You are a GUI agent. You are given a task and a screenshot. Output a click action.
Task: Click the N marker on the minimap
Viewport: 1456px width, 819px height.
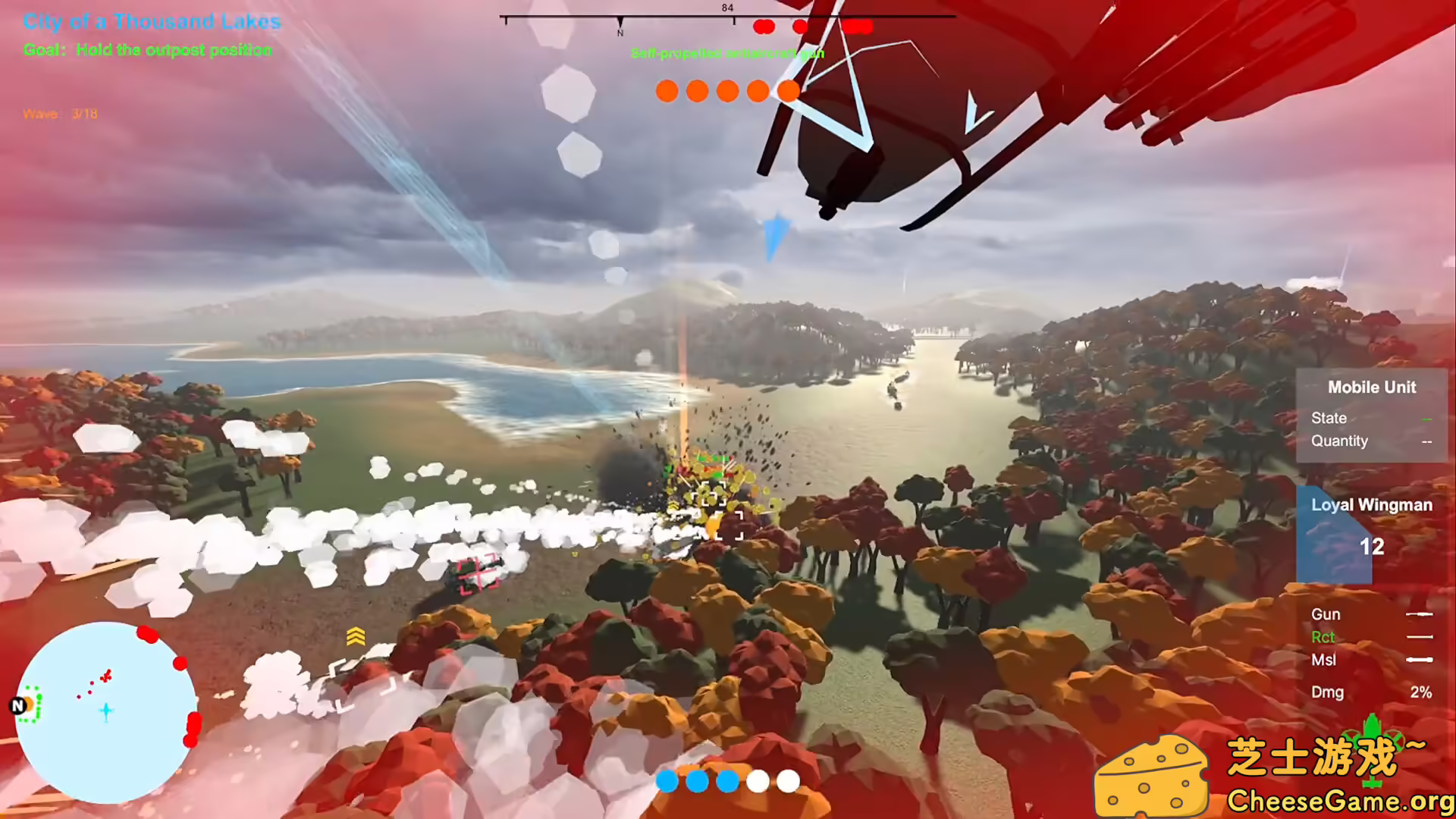click(x=17, y=706)
